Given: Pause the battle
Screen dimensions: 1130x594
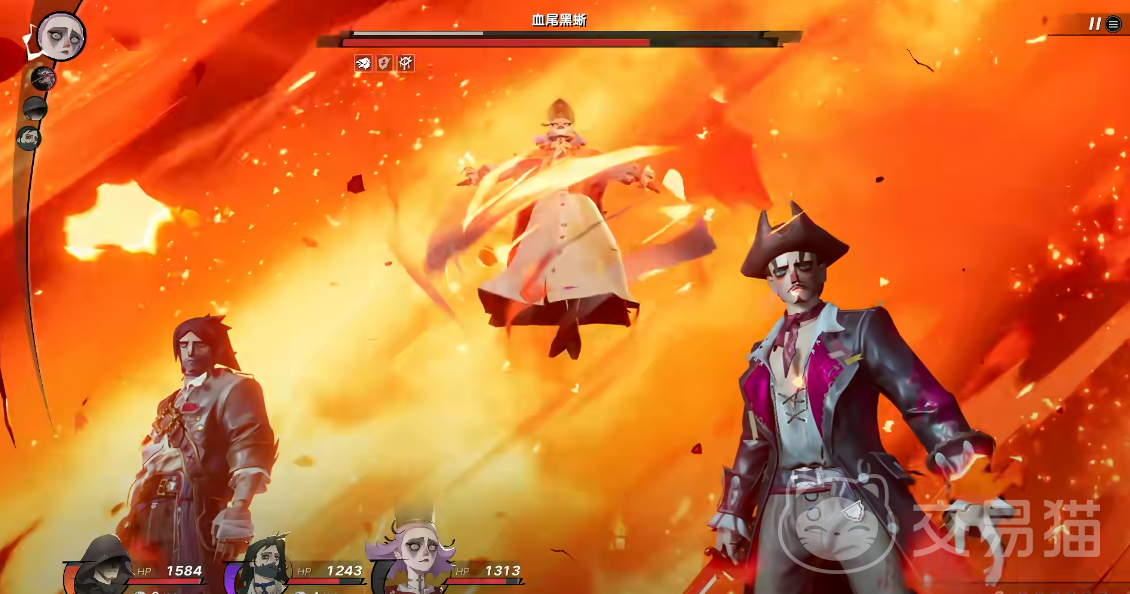Looking at the screenshot, I should (1094, 24).
